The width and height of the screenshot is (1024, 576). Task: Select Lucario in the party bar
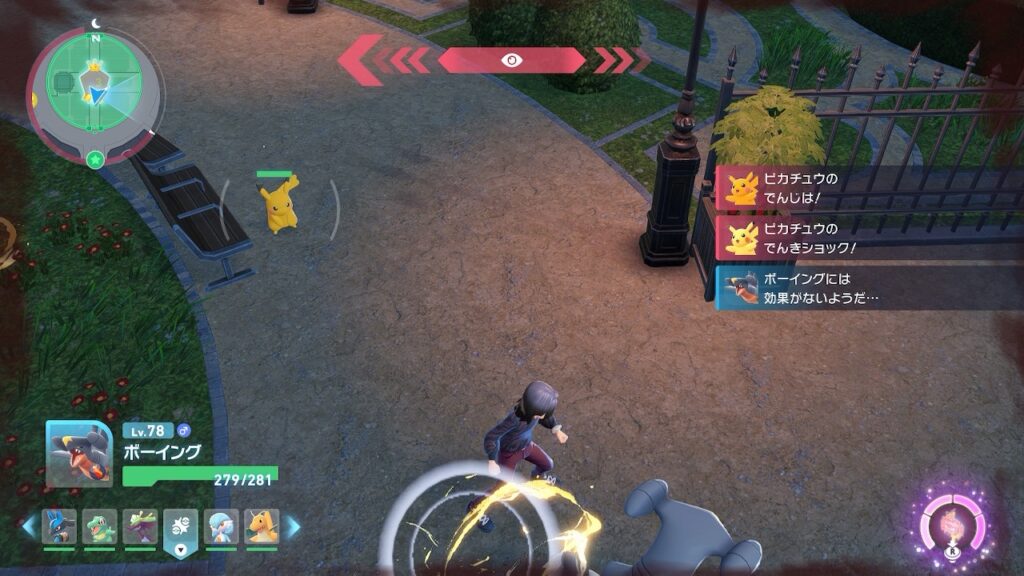point(59,526)
